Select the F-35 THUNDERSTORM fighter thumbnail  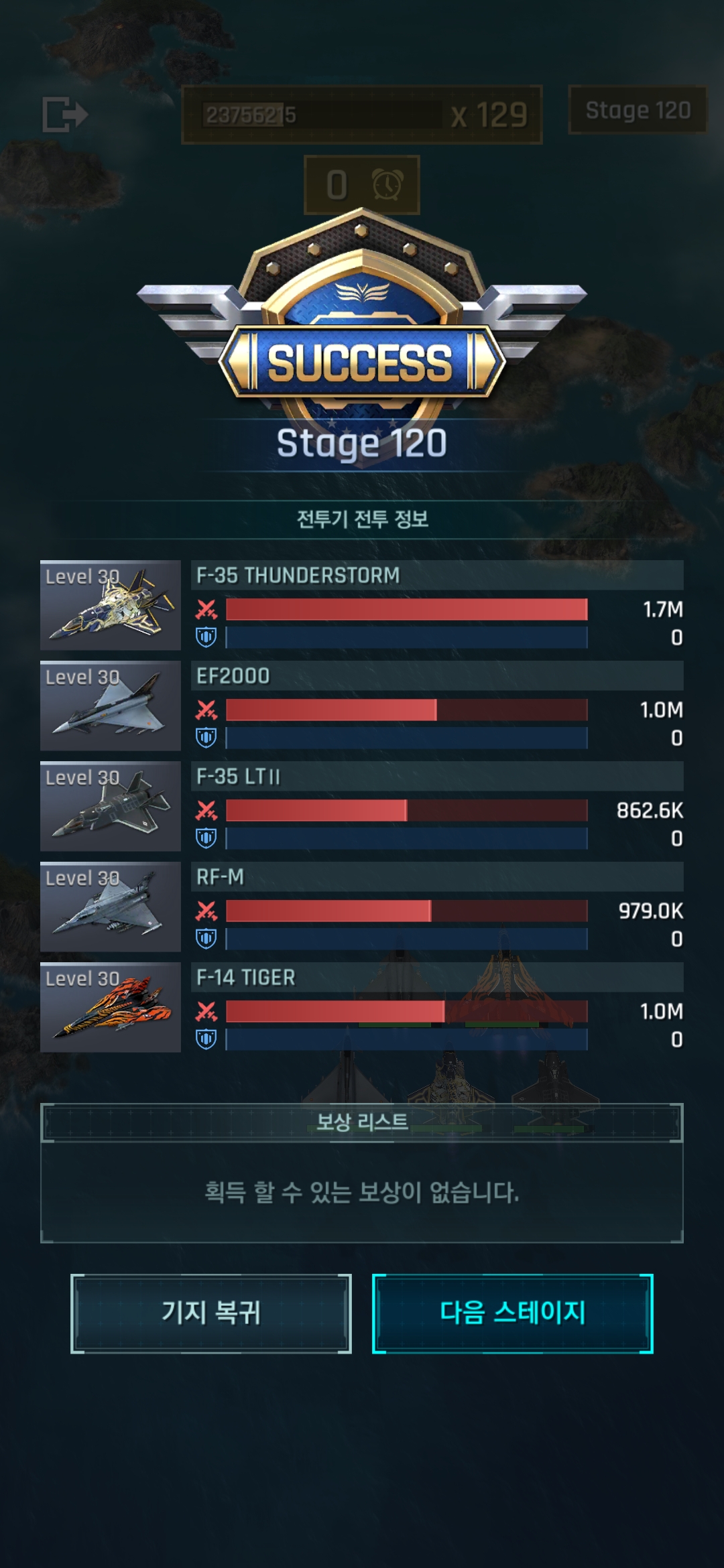pyautogui.click(x=111, y=605)
